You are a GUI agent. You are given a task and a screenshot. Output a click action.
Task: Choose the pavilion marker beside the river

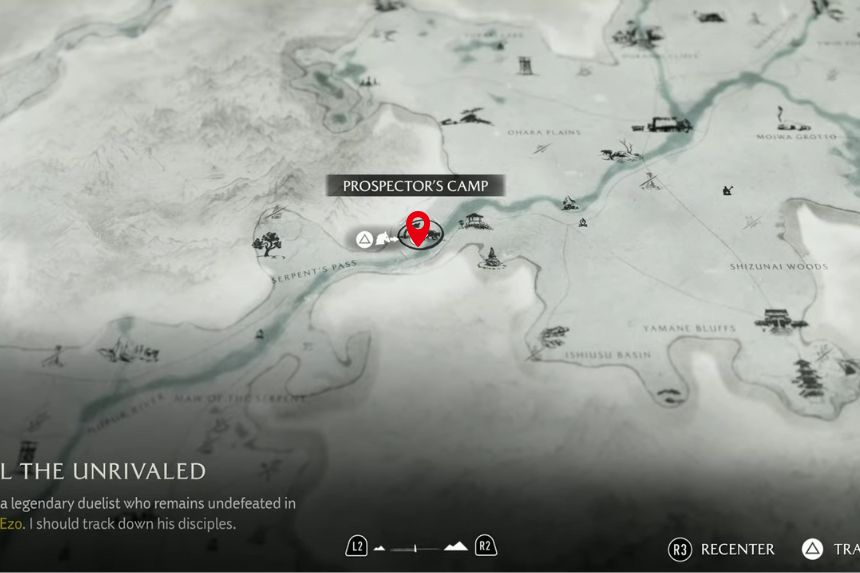pyautogui.click(x=474, y=220)
